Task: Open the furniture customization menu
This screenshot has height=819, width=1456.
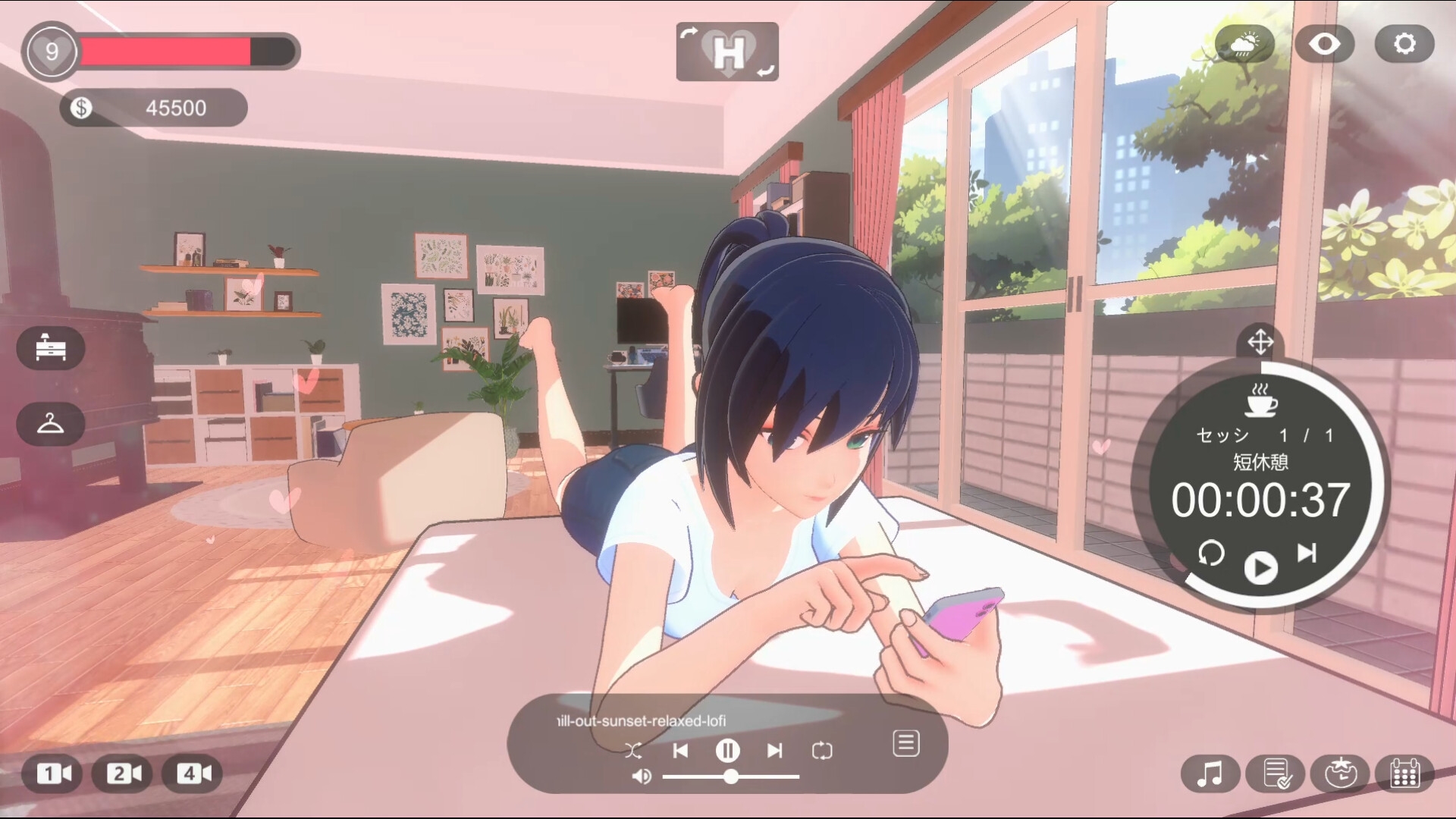Action: [x=51, y=348]
